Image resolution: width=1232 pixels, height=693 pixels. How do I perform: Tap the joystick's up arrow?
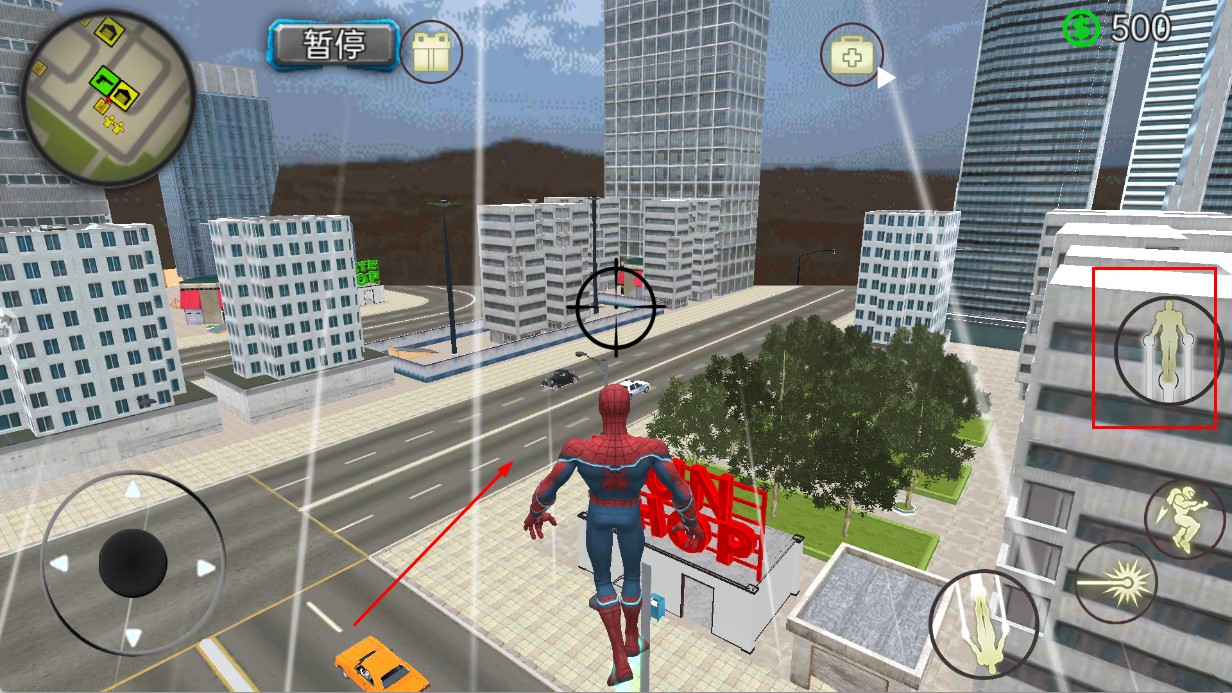tap(132, 490)
